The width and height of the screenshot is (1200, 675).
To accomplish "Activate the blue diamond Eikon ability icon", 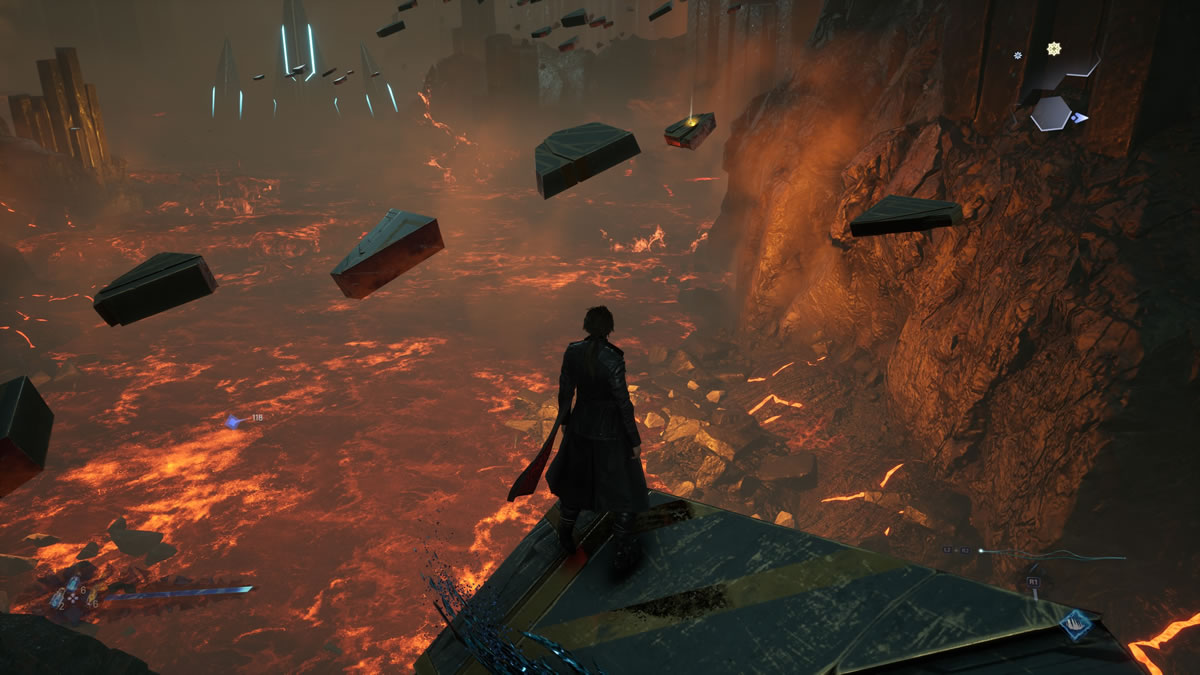I will [1076, 627].
